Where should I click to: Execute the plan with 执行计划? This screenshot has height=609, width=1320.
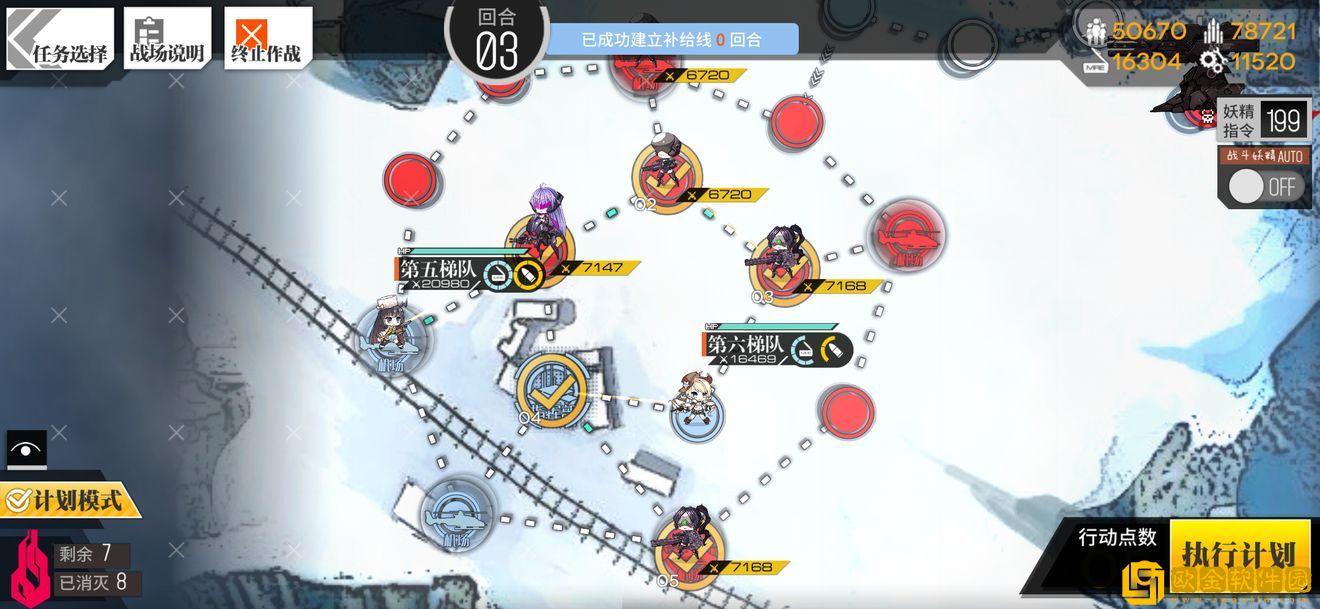point(1238,553)
